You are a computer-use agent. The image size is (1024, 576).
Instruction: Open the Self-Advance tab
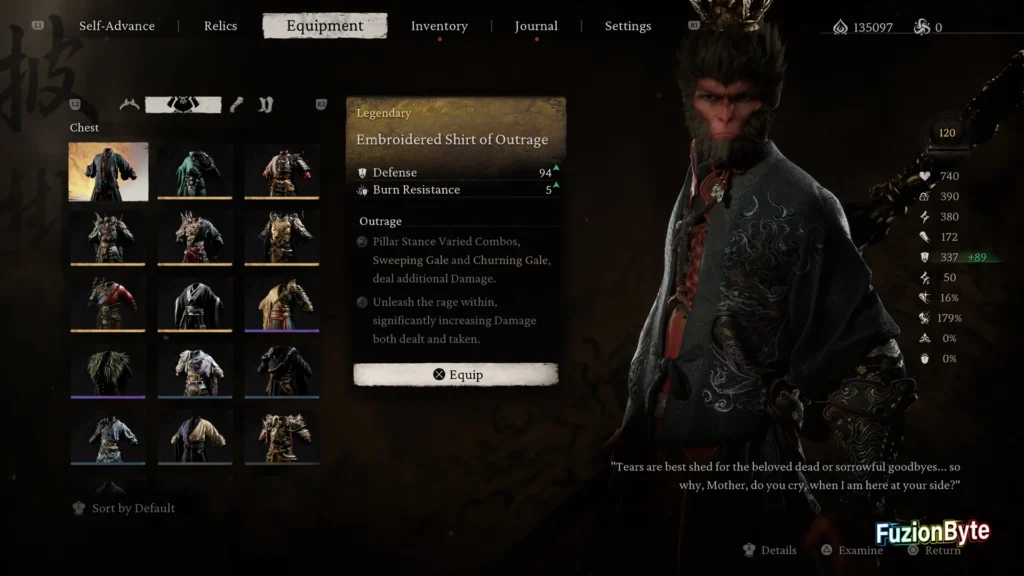(x=118, y=26)
